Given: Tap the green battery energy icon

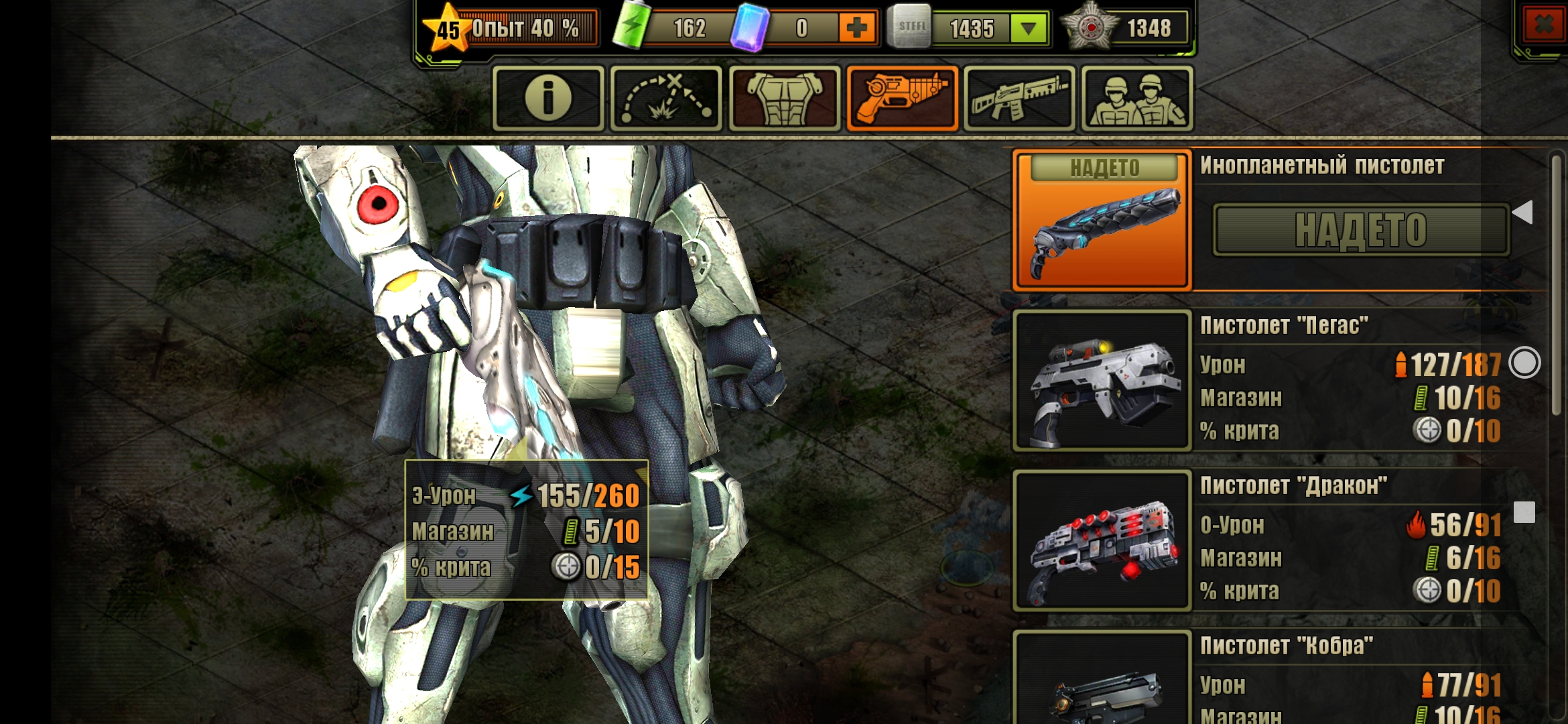Looking at the screenshot, I should 631,27.
